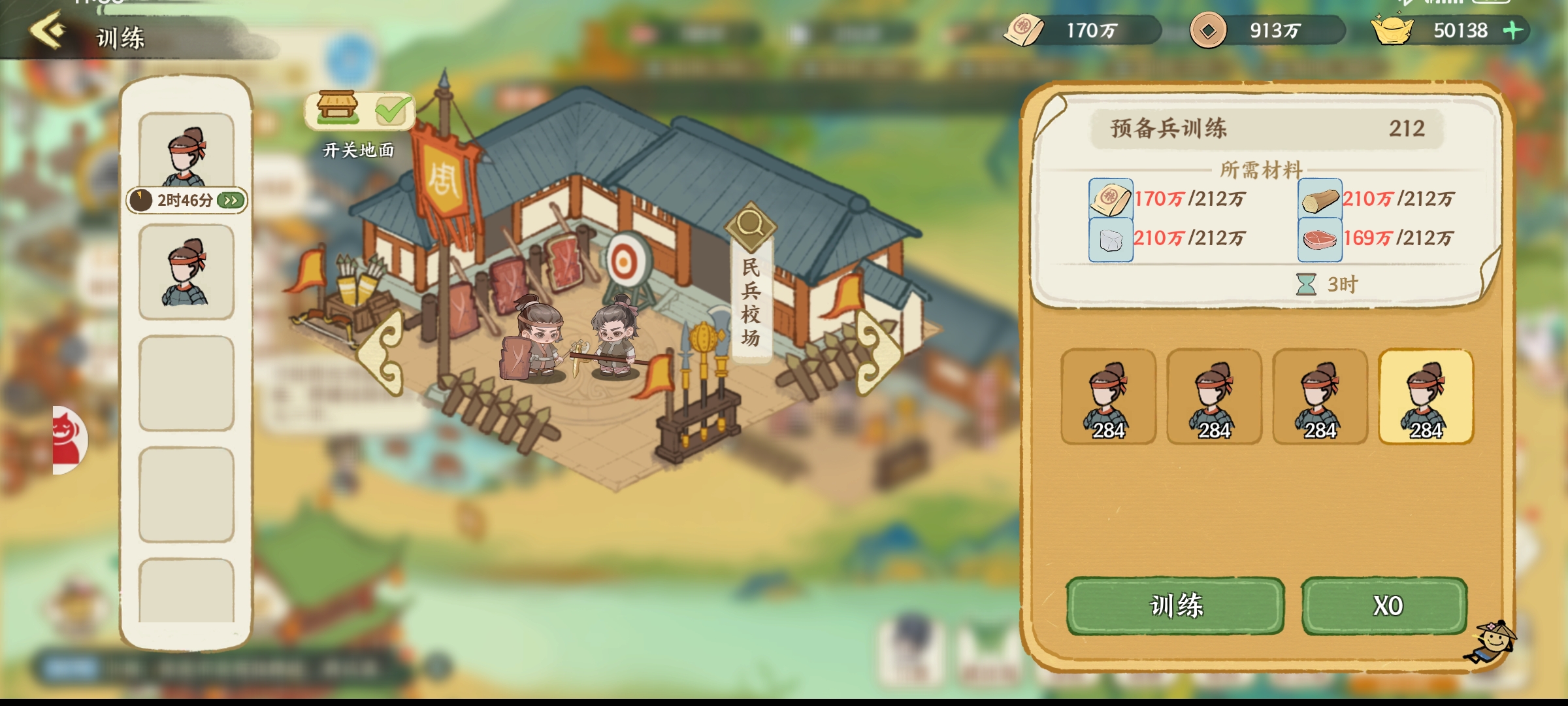Screen dimensions: 1568x706
Task: Check the wood log material icon
Action: tap(1320, 198)
